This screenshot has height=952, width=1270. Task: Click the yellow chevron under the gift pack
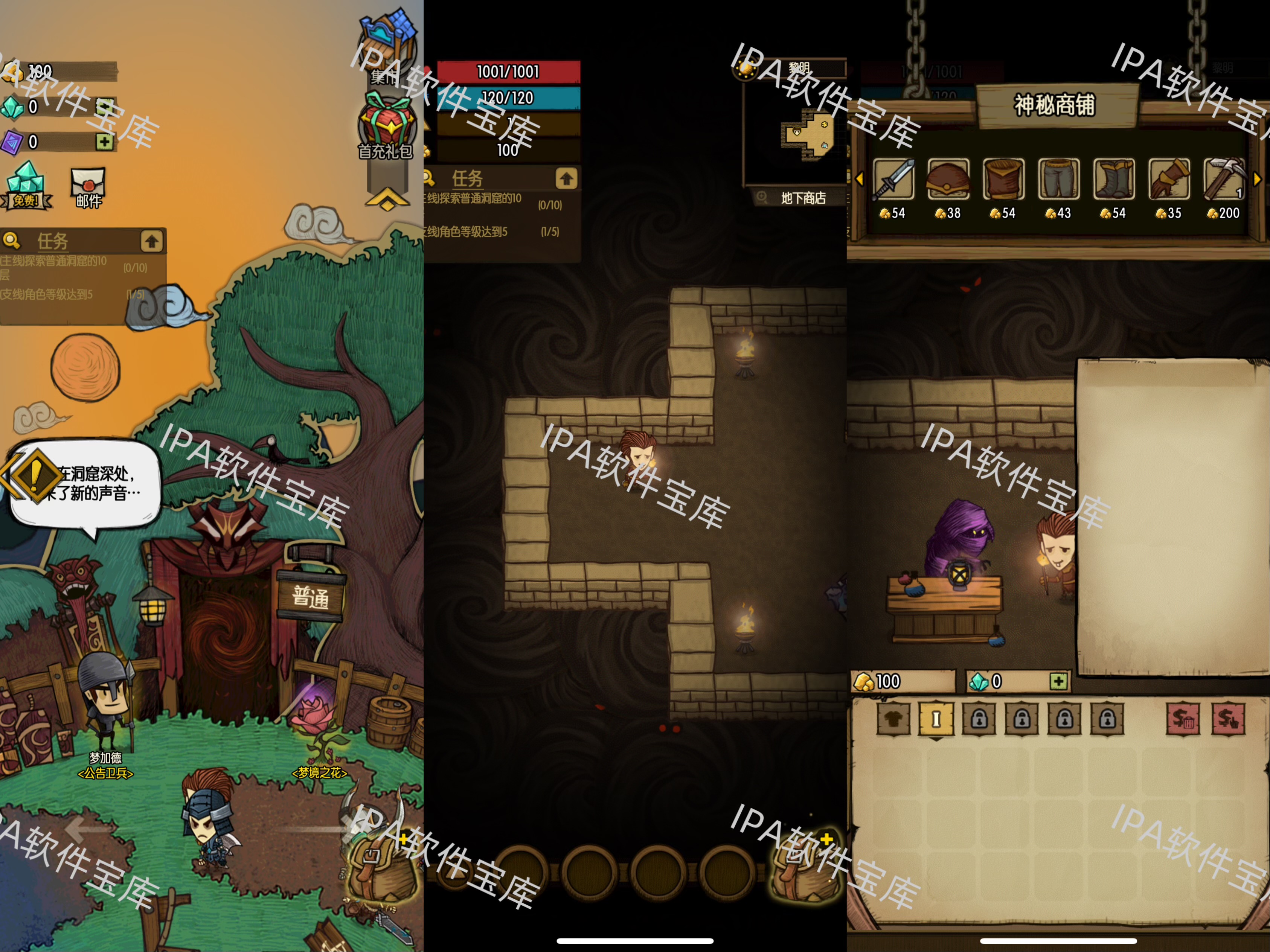click(387, 198)
